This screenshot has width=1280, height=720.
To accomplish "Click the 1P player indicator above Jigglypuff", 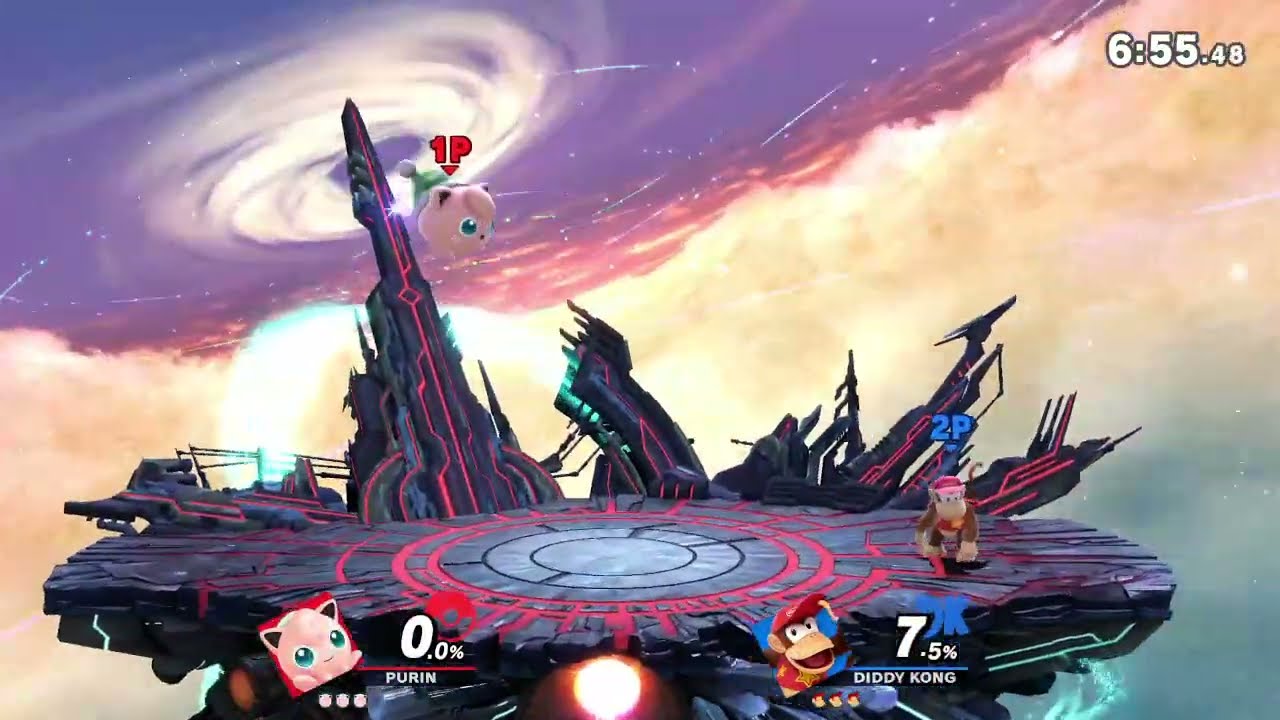I will click(449, 150).
